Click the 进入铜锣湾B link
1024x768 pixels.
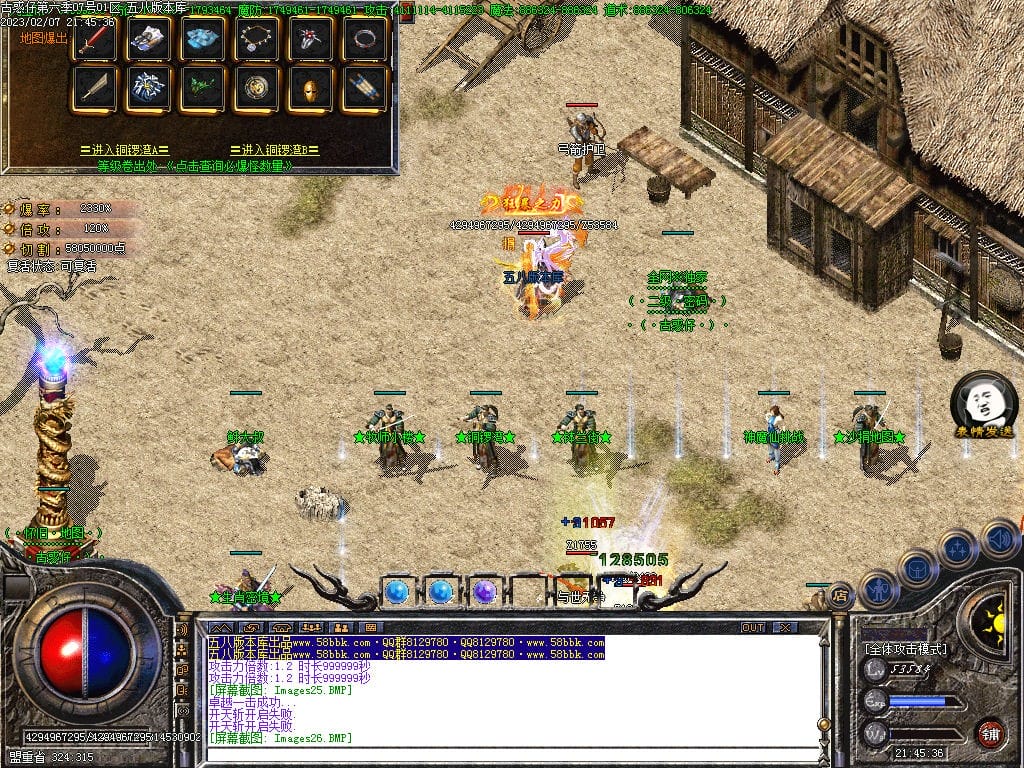click(275, 150)
